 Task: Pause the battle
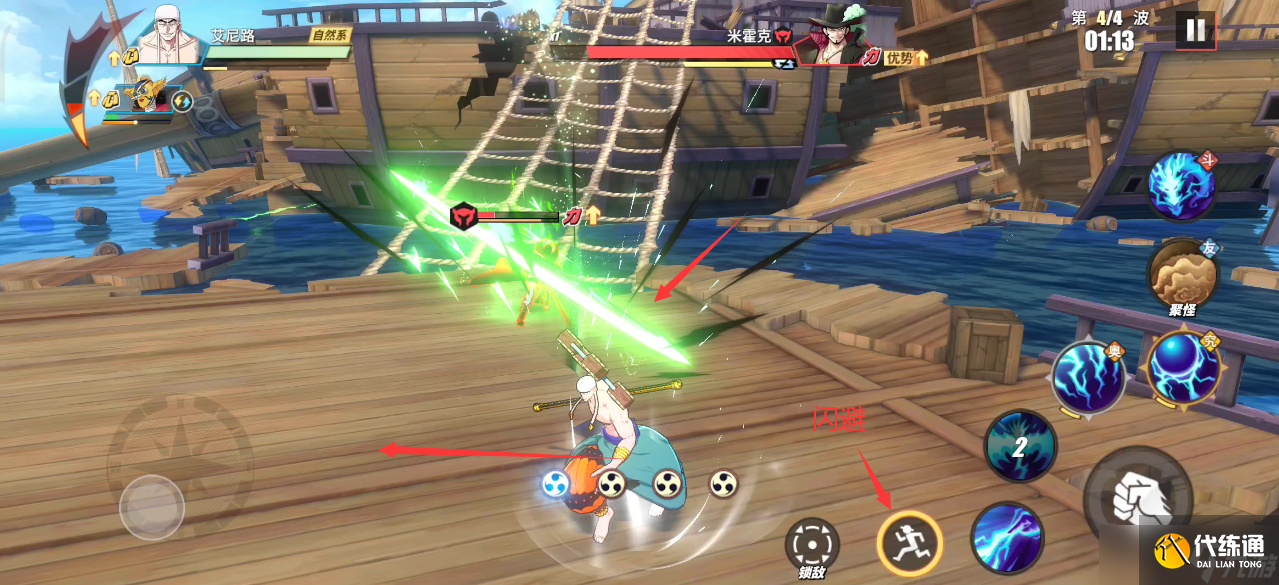point(1195,30)
